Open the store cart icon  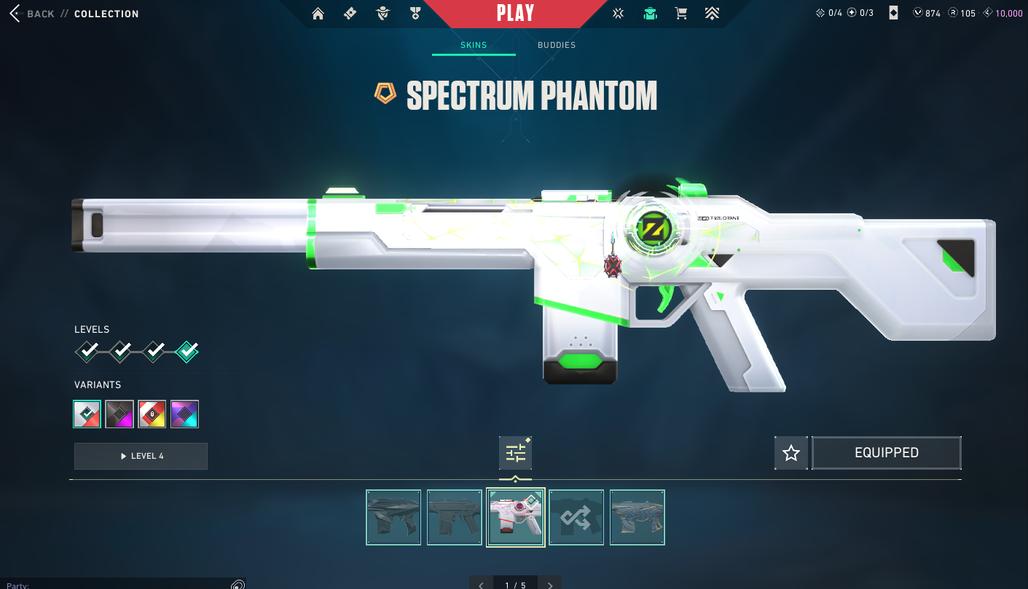point(681,14)
